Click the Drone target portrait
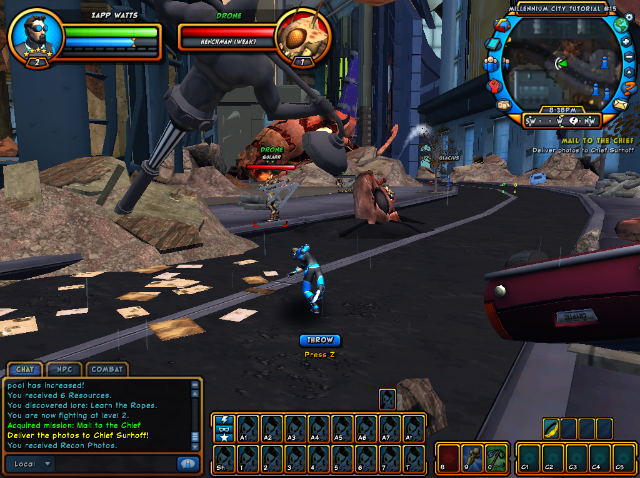The image size is (640, 478). pos(303,37)
